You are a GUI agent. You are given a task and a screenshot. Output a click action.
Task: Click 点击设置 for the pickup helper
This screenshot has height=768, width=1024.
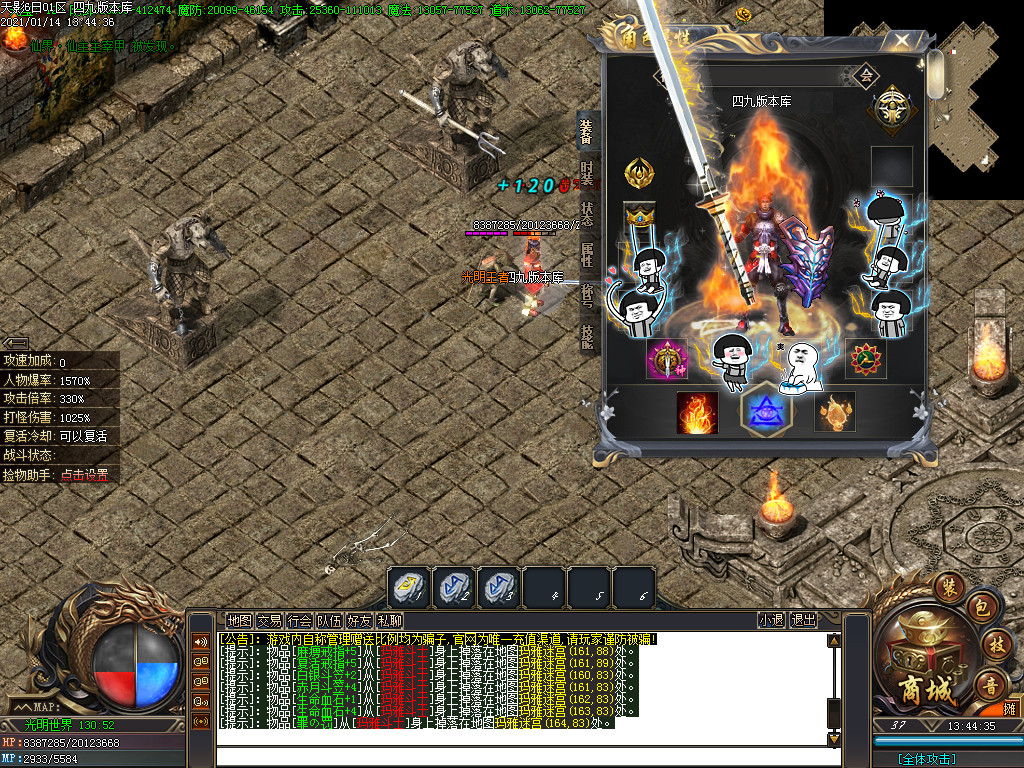tap(84, 476)
